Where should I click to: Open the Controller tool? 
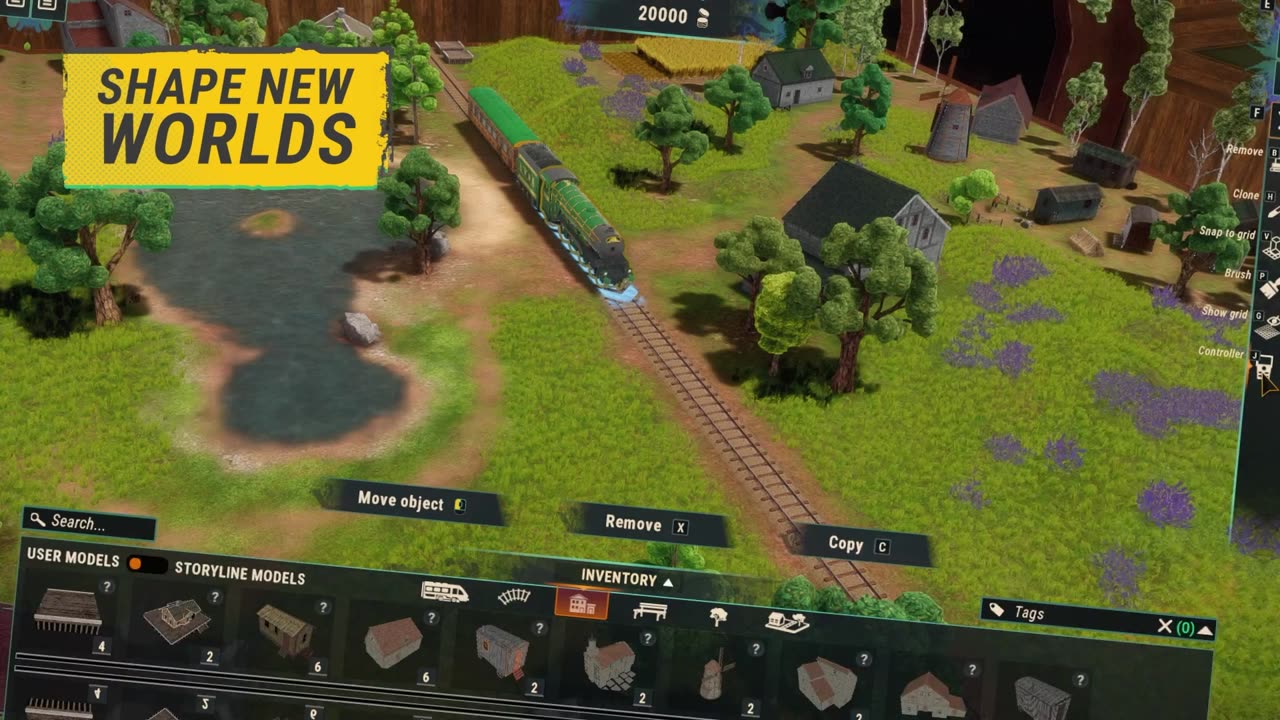pos(1265,365)
